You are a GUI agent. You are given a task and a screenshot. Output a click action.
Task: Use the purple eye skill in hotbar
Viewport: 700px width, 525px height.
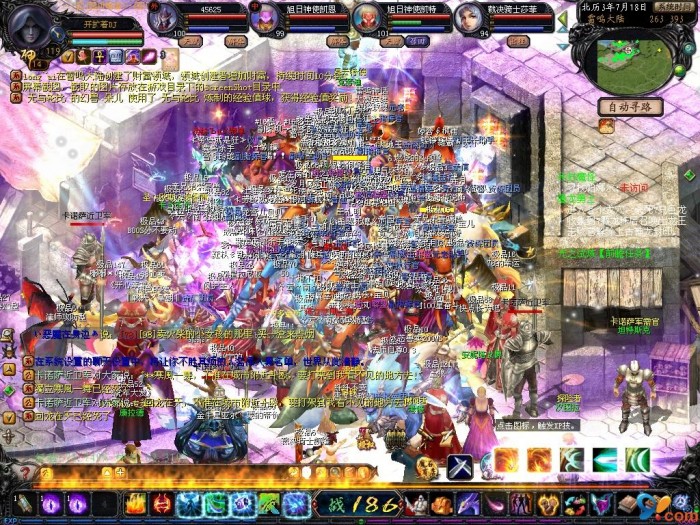[x=50, y=503]
